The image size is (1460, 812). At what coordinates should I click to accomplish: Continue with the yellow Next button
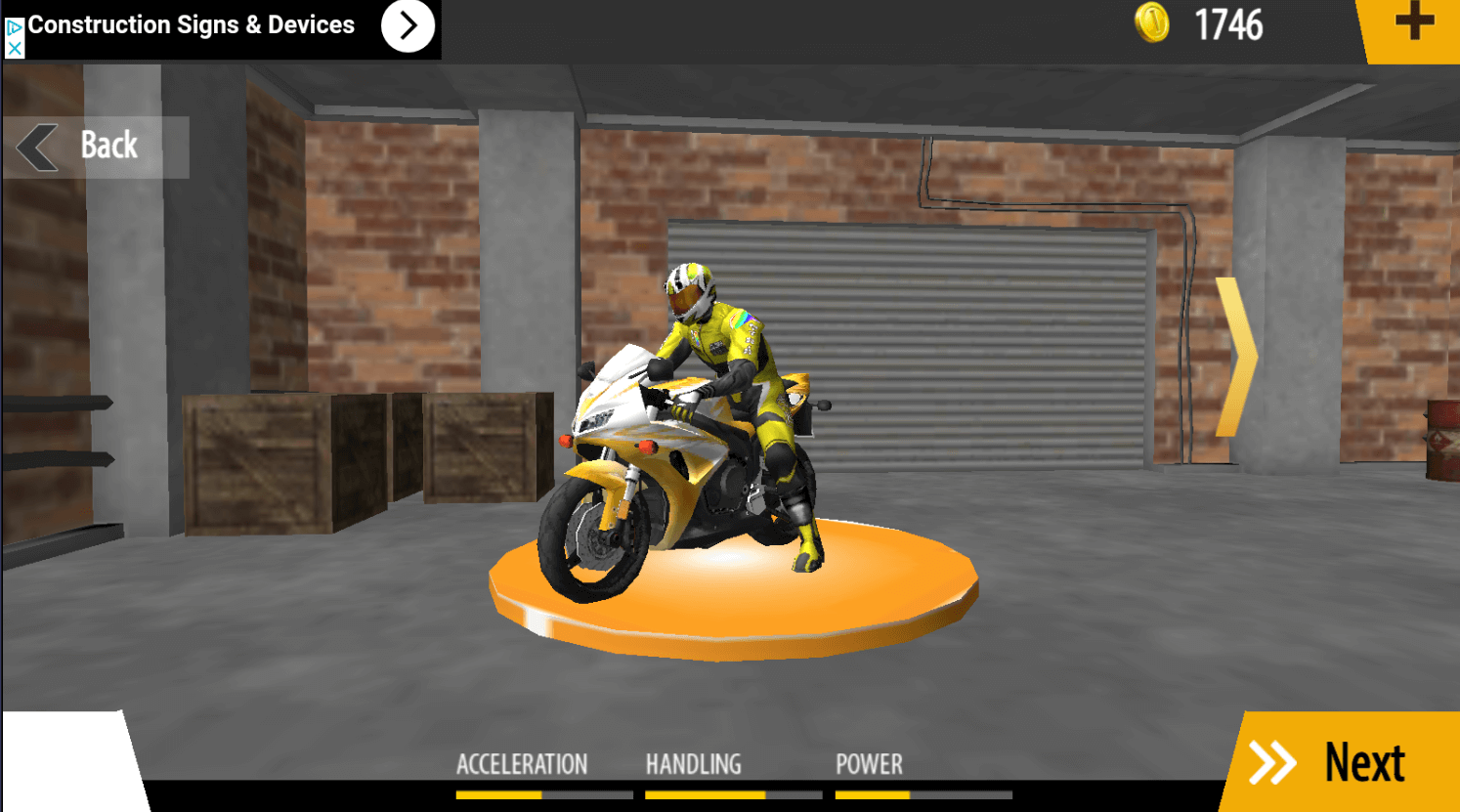(x=1344, y=763)
